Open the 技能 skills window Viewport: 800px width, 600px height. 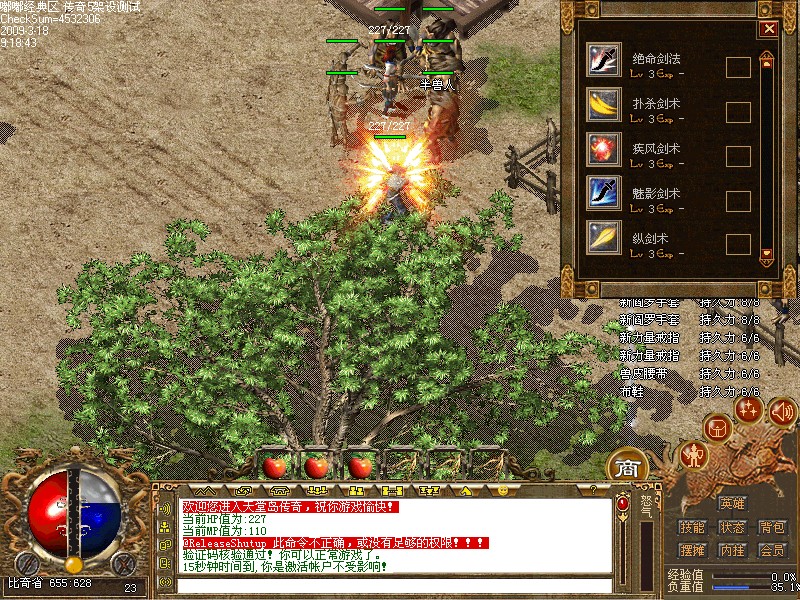(692, 527)
